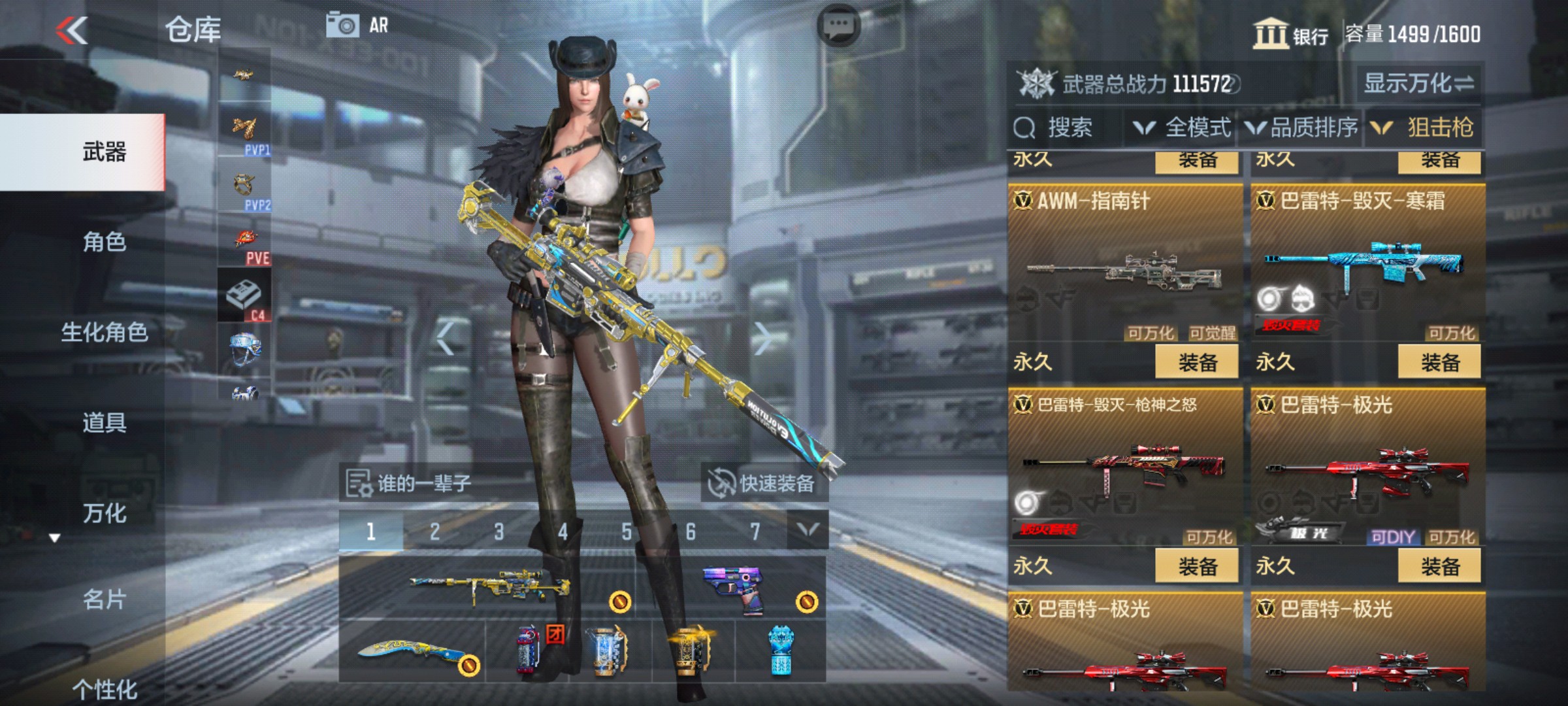Toggle the 显示万化 switch

coord(1420,84)
